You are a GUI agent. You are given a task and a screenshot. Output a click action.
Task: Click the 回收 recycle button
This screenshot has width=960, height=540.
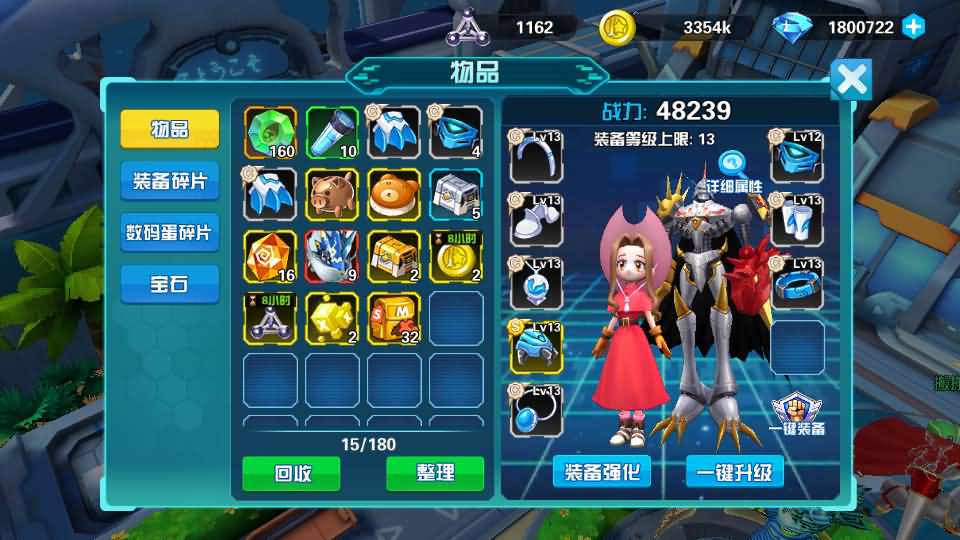(291, 473)
